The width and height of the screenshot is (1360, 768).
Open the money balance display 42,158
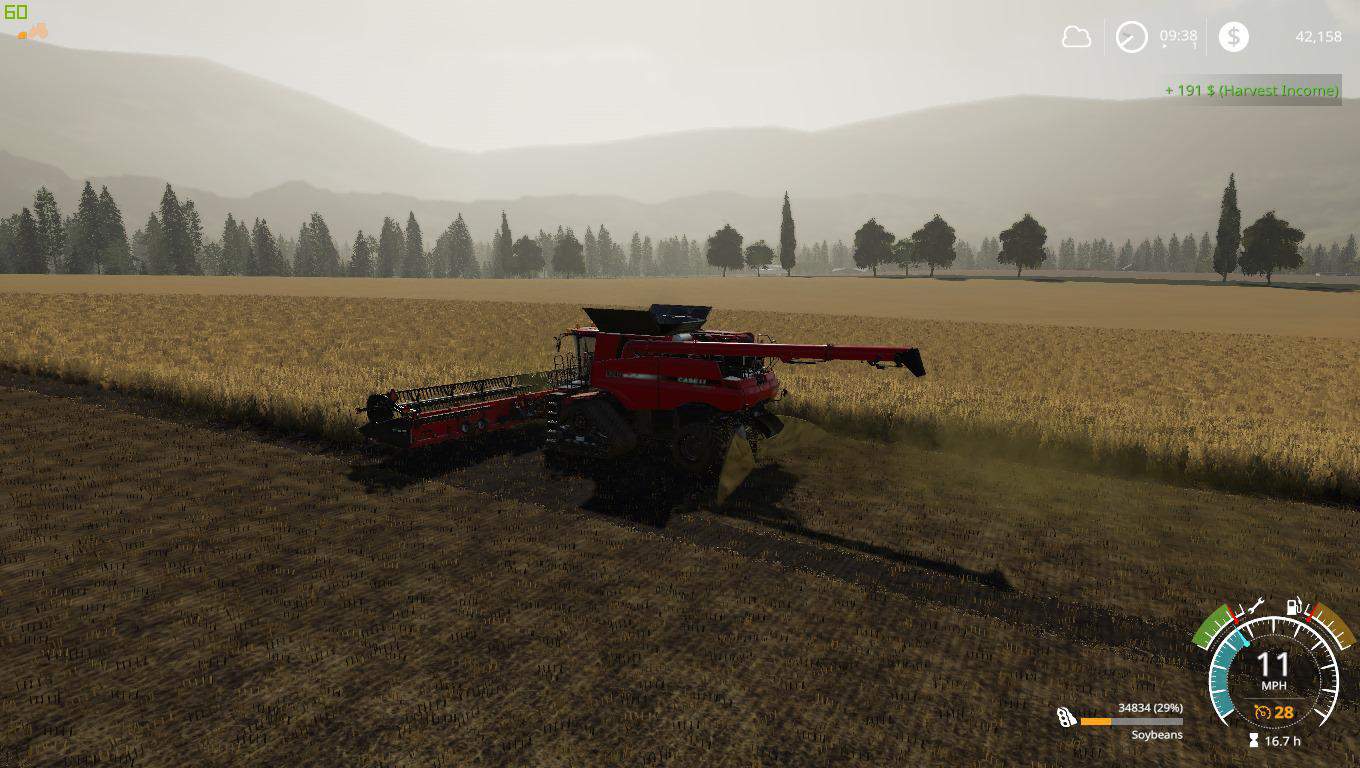point(1319,36)
